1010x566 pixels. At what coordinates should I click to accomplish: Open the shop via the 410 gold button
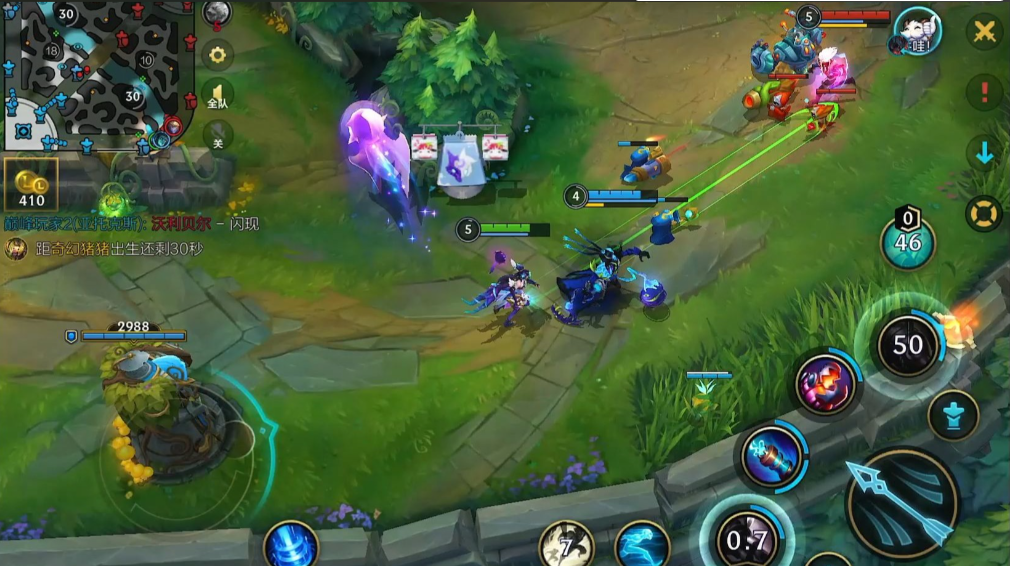pos(31,183)
